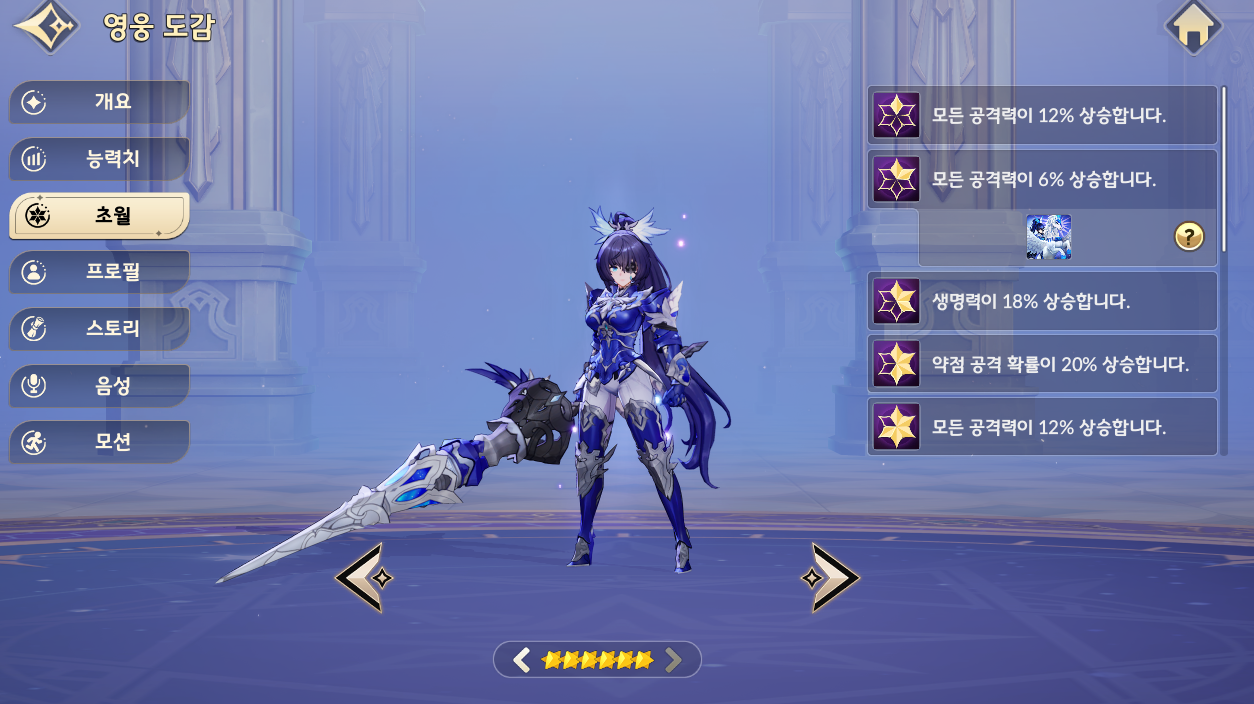Open the 개요 overview tab
Viewport: 1254px width, 704px height.
(99, 102)
